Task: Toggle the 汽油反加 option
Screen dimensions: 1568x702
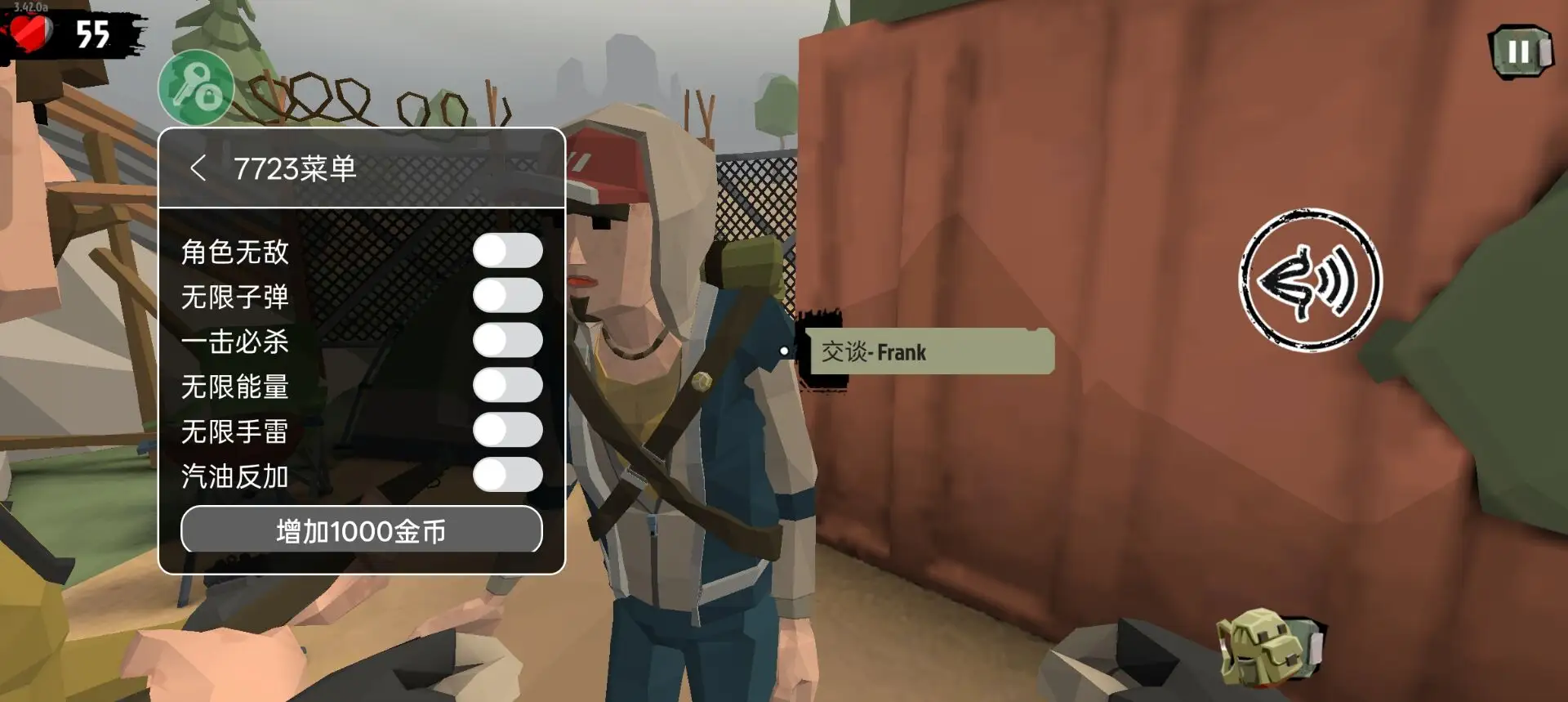Action: coord(507,475)
